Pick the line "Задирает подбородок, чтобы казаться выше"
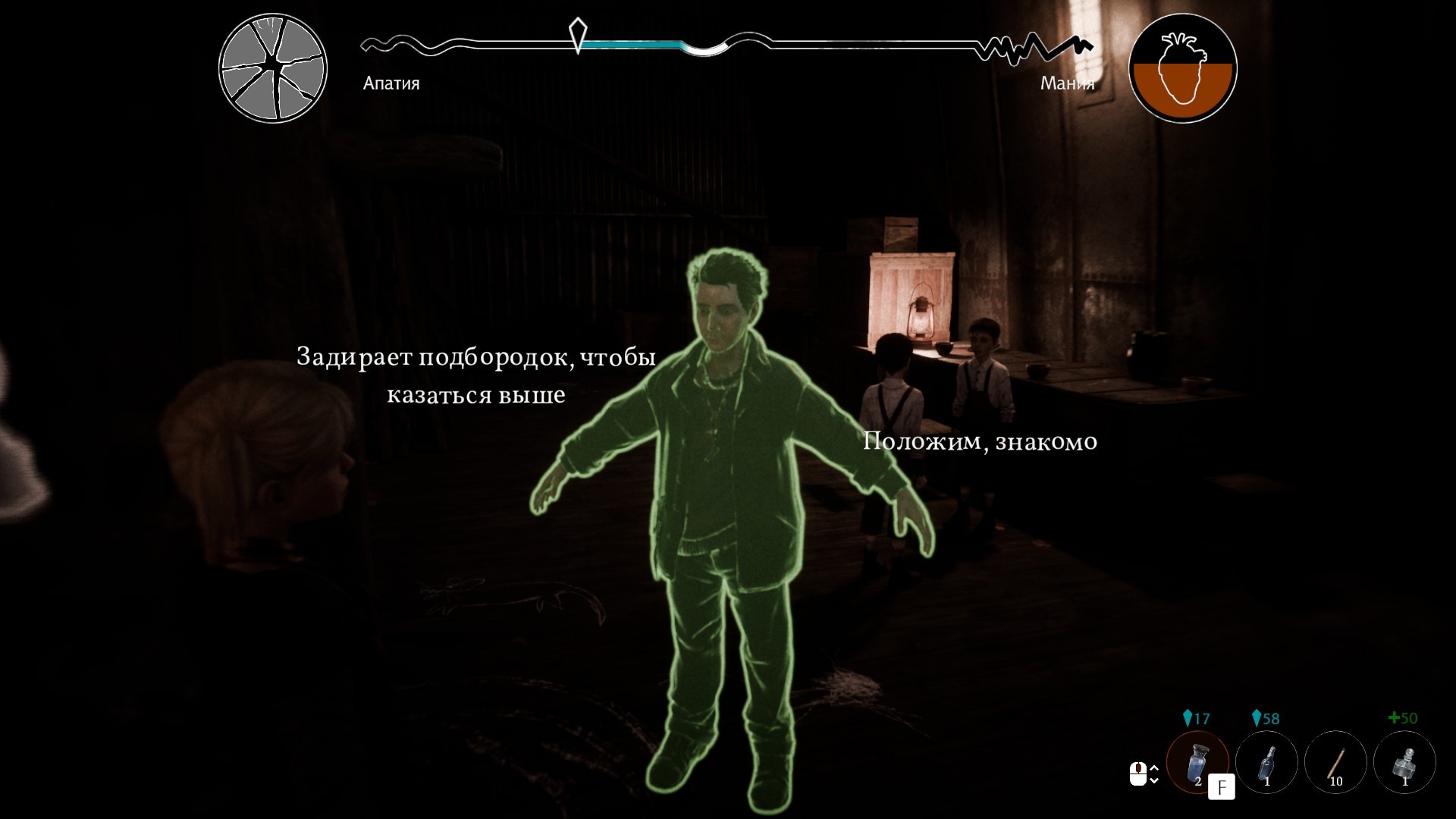The image size is (1456, 819). (x=476, y=375)
